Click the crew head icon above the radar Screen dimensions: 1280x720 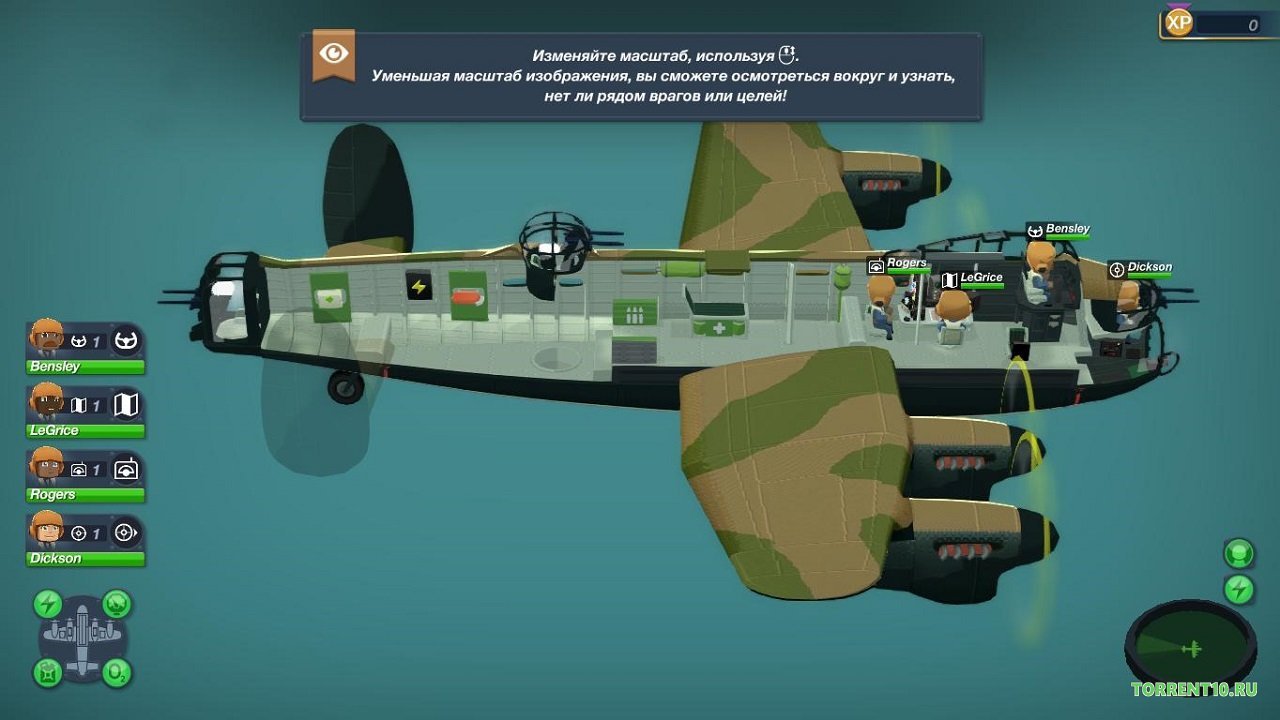coord(1238,554)
